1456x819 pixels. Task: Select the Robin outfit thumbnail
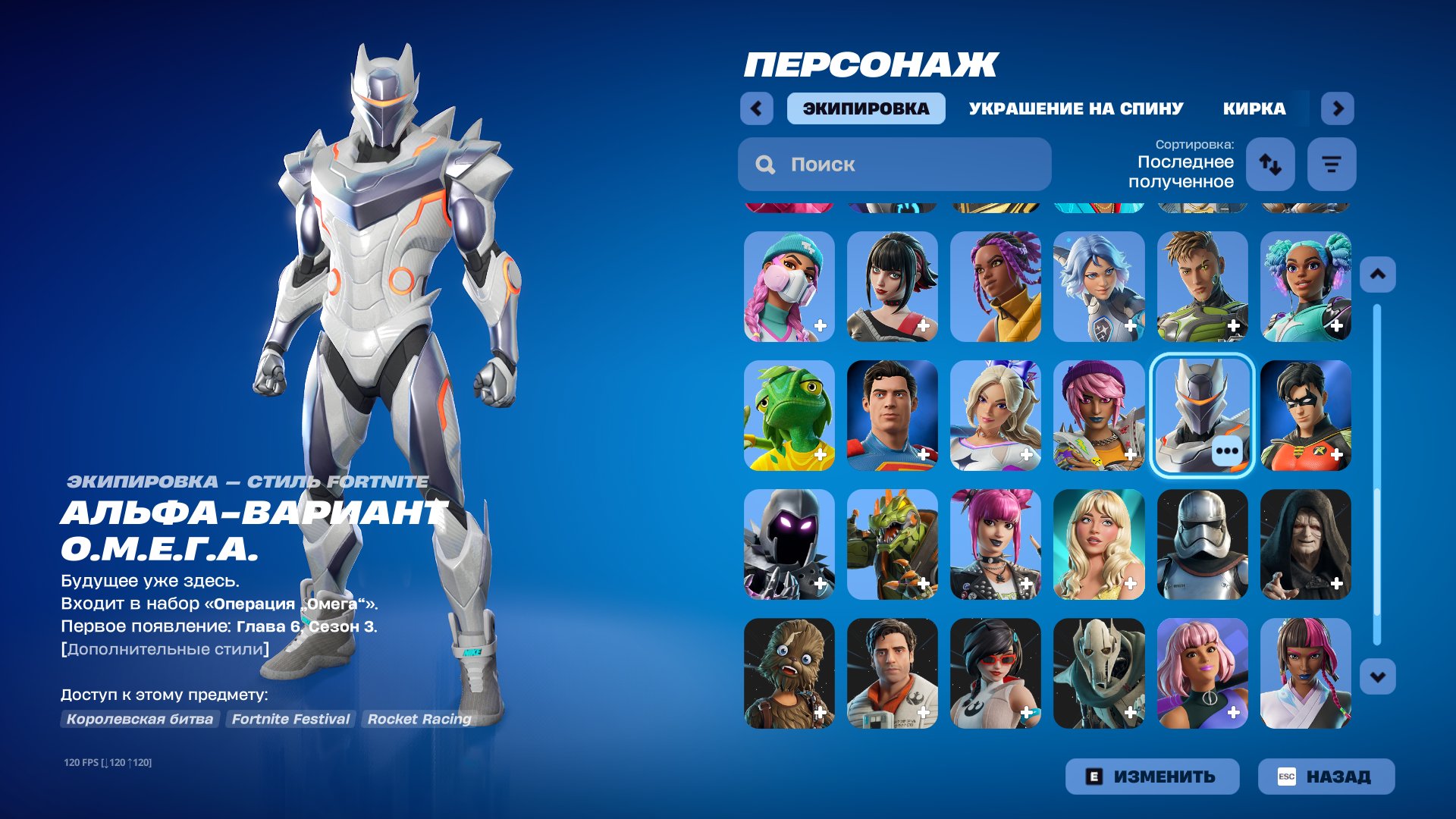point(1306,416)
